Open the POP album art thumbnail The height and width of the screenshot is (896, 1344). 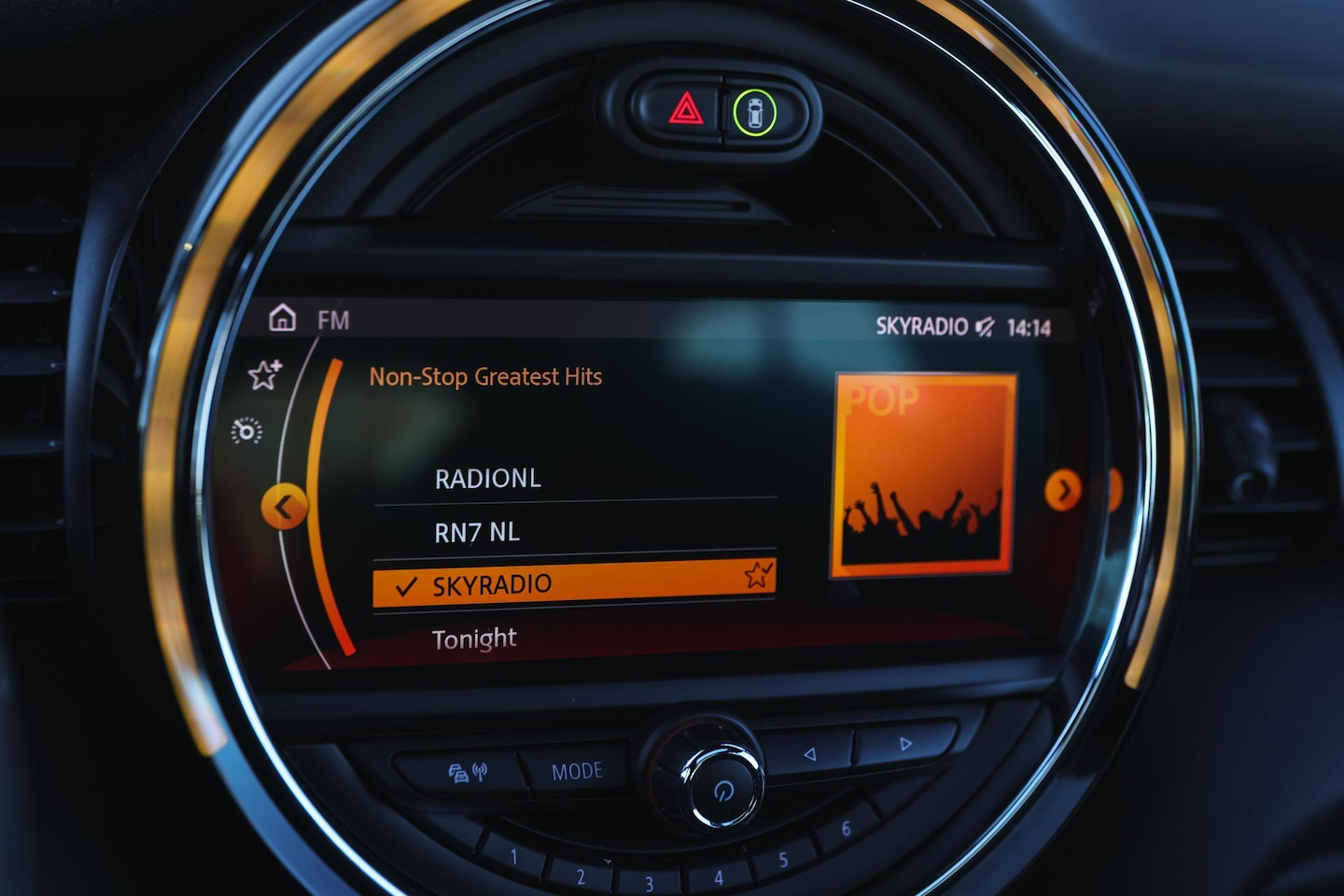pos(922,474)
